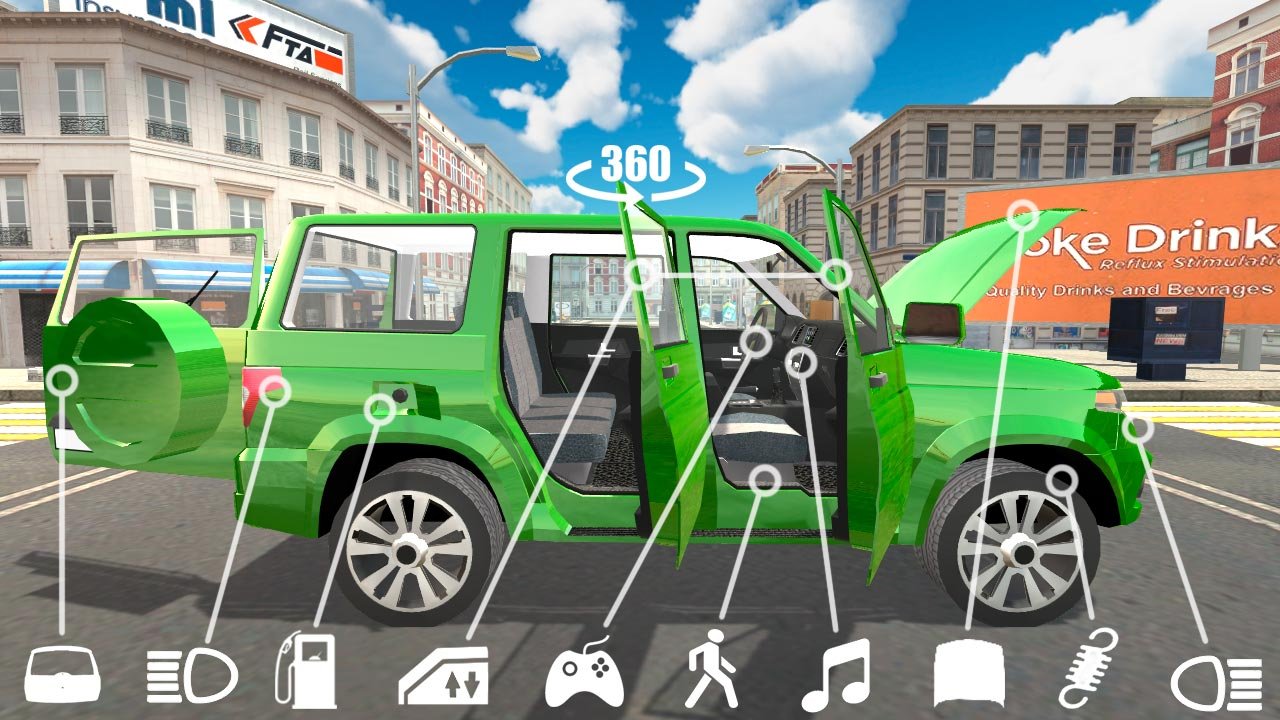
Task: Activate the power window icon
Action: (x=444, y=676)
